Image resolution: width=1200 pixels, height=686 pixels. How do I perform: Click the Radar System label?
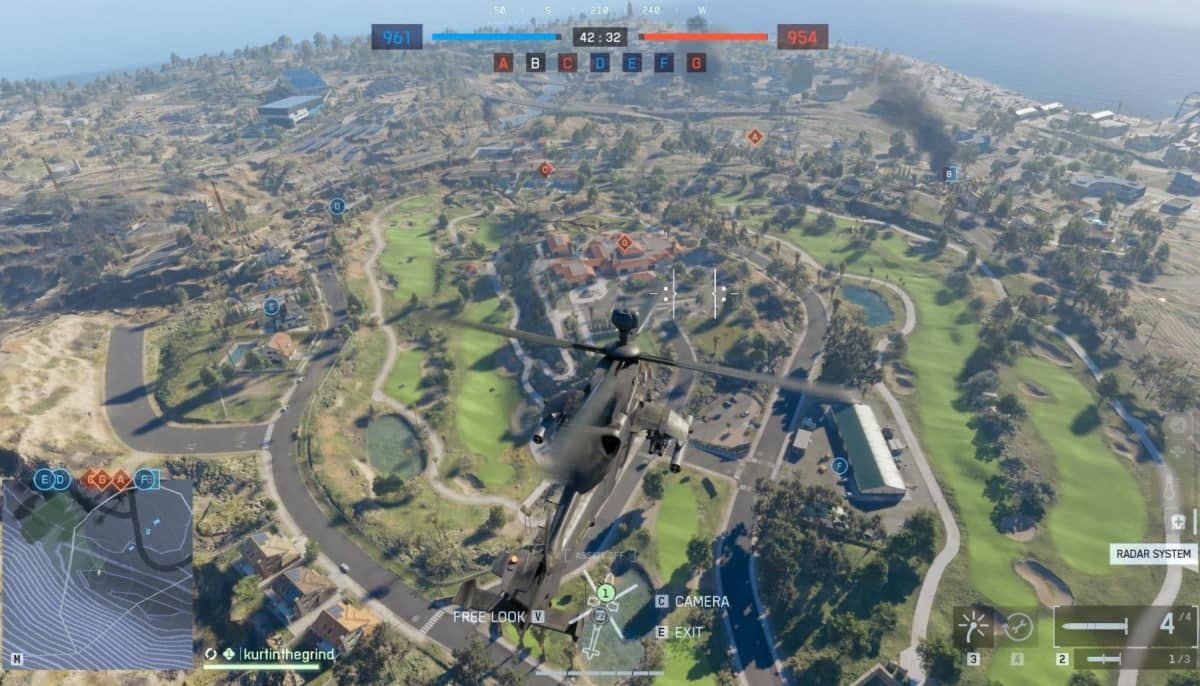click(x=1153, y=553)
